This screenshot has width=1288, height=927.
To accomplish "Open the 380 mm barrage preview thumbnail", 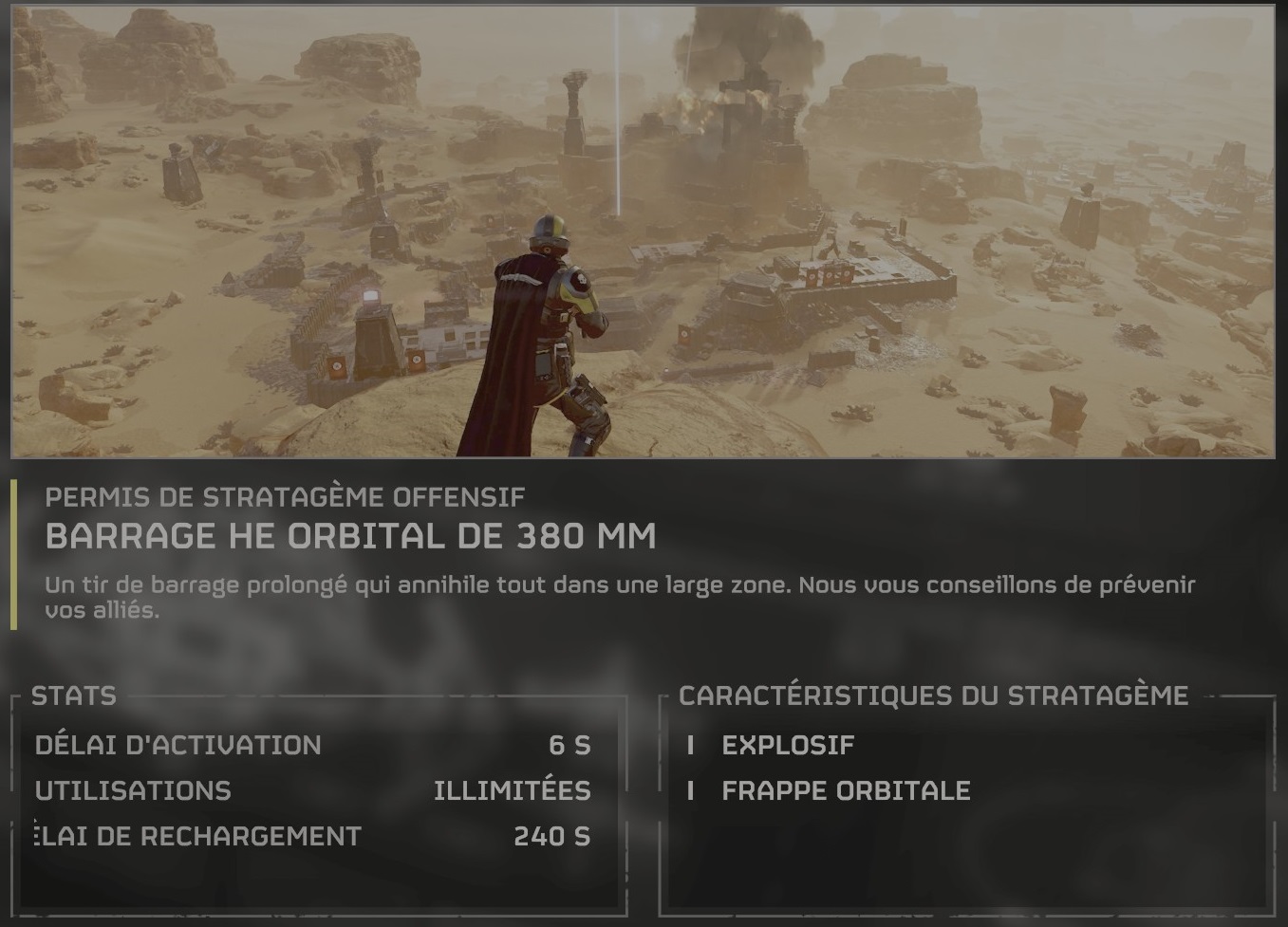I will [x=643, y=230].
